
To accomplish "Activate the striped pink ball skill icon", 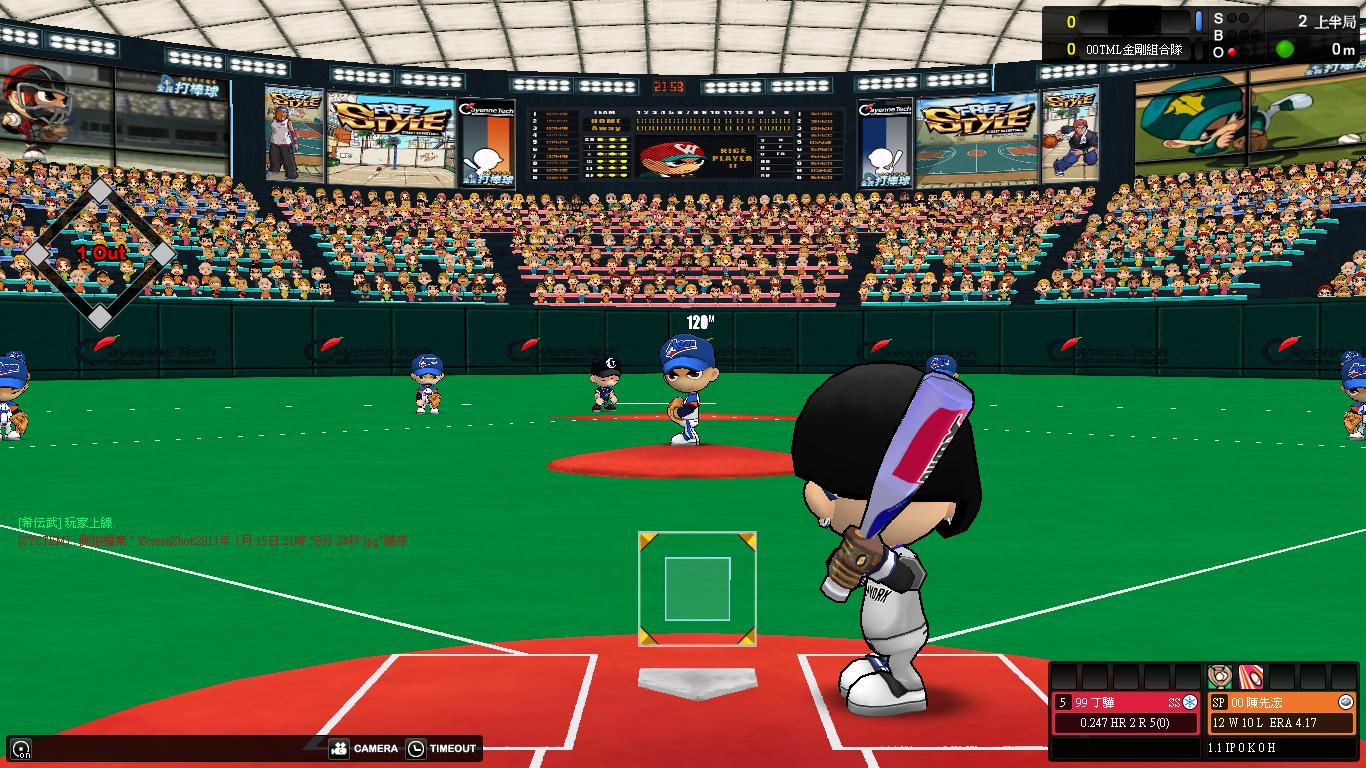I will [x=1250, y=677].
